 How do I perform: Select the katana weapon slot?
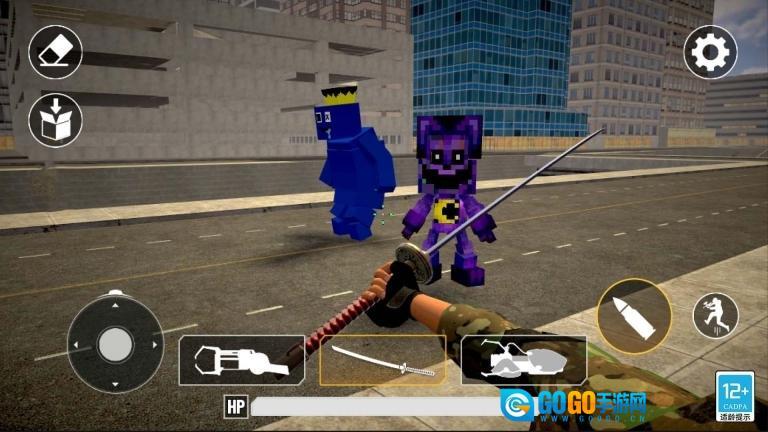coord(382,360)
